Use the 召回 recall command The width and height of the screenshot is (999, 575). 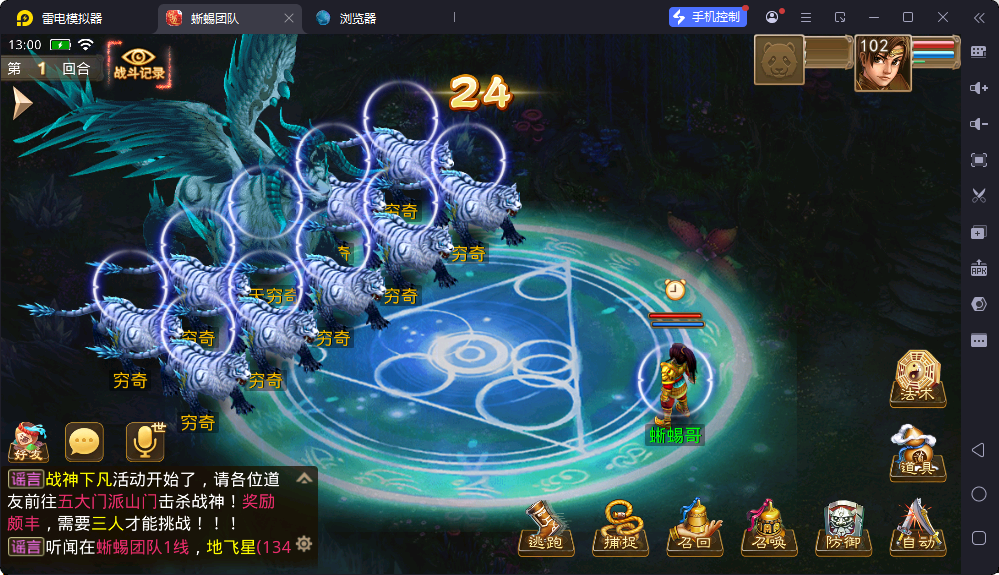tap(694, 526)
